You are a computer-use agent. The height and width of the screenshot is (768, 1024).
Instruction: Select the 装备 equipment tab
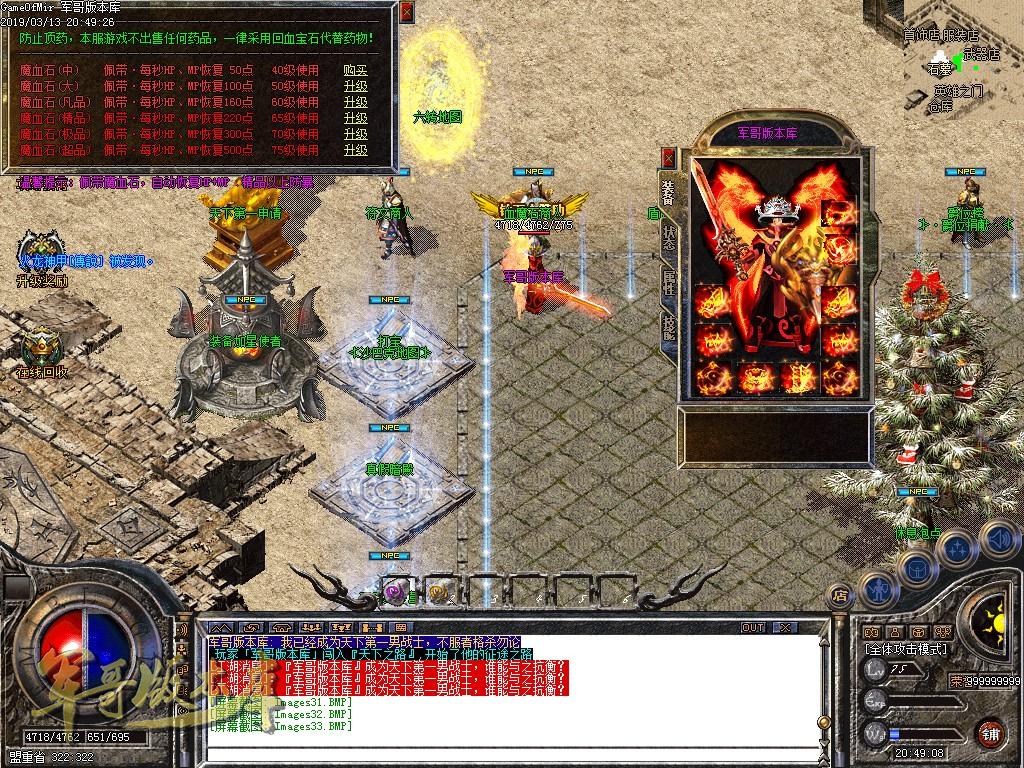coord(668,192)
